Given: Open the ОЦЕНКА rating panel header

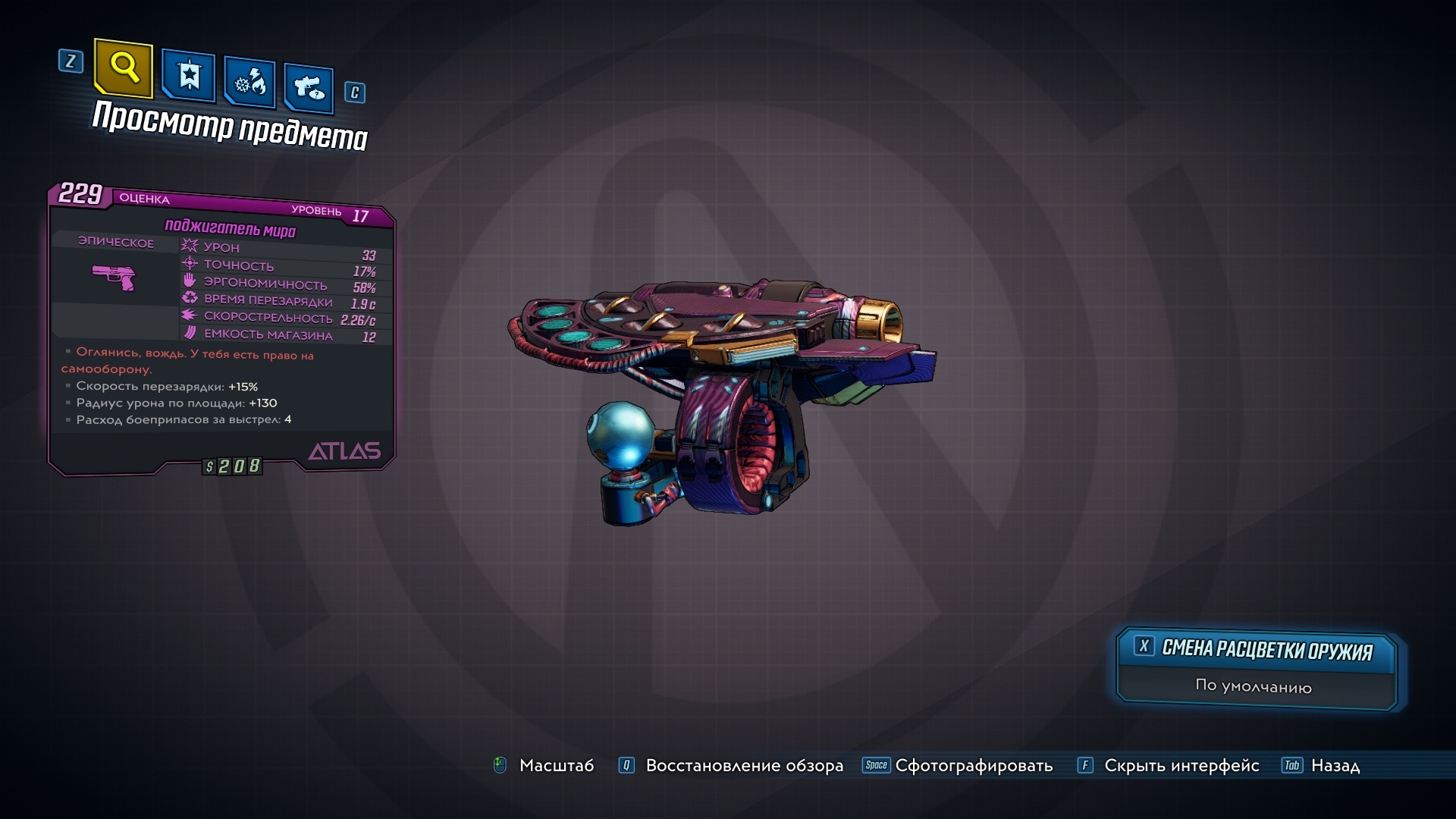Looking at the screenshot, I should click(143, 199).
